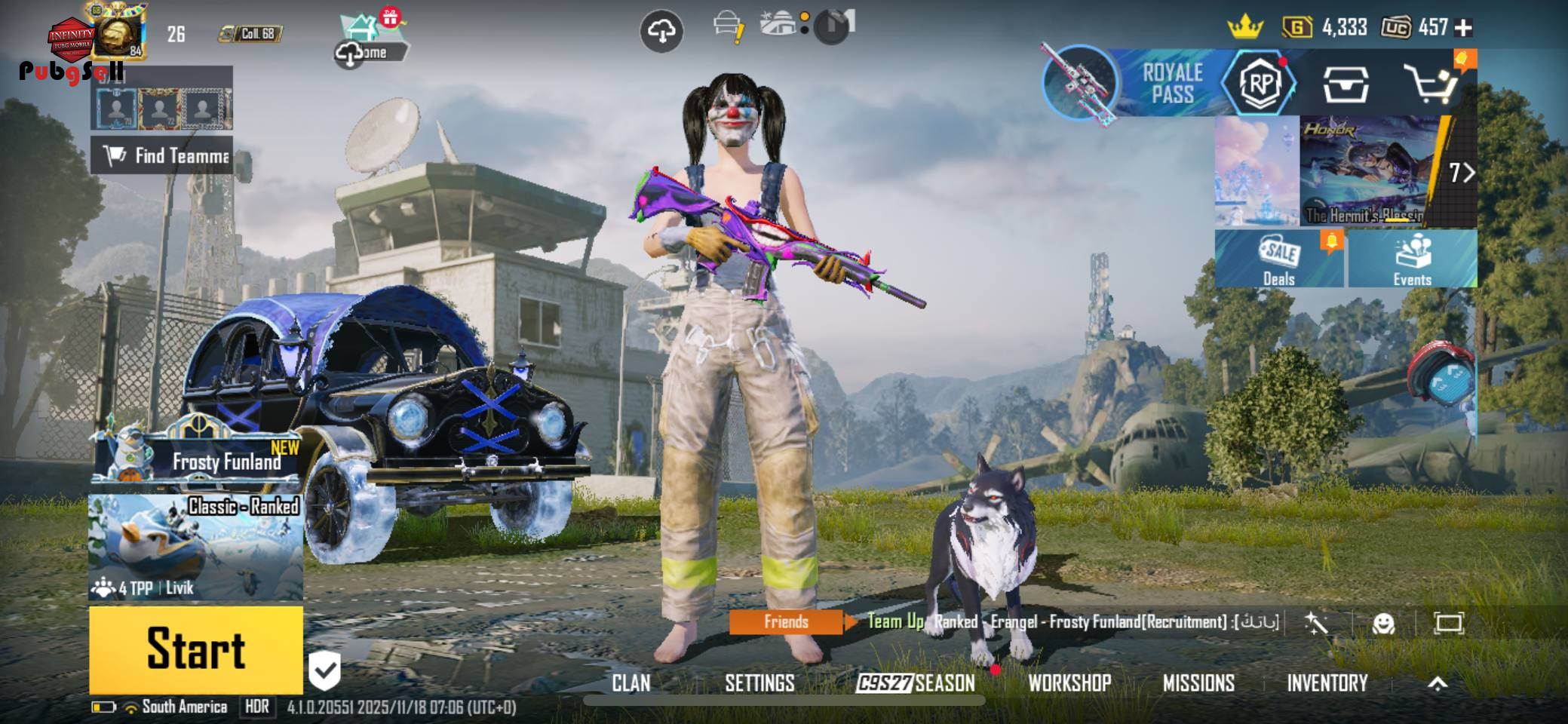
Task: Open the Classic-Ranked mode selection panel
Action: 196,547
